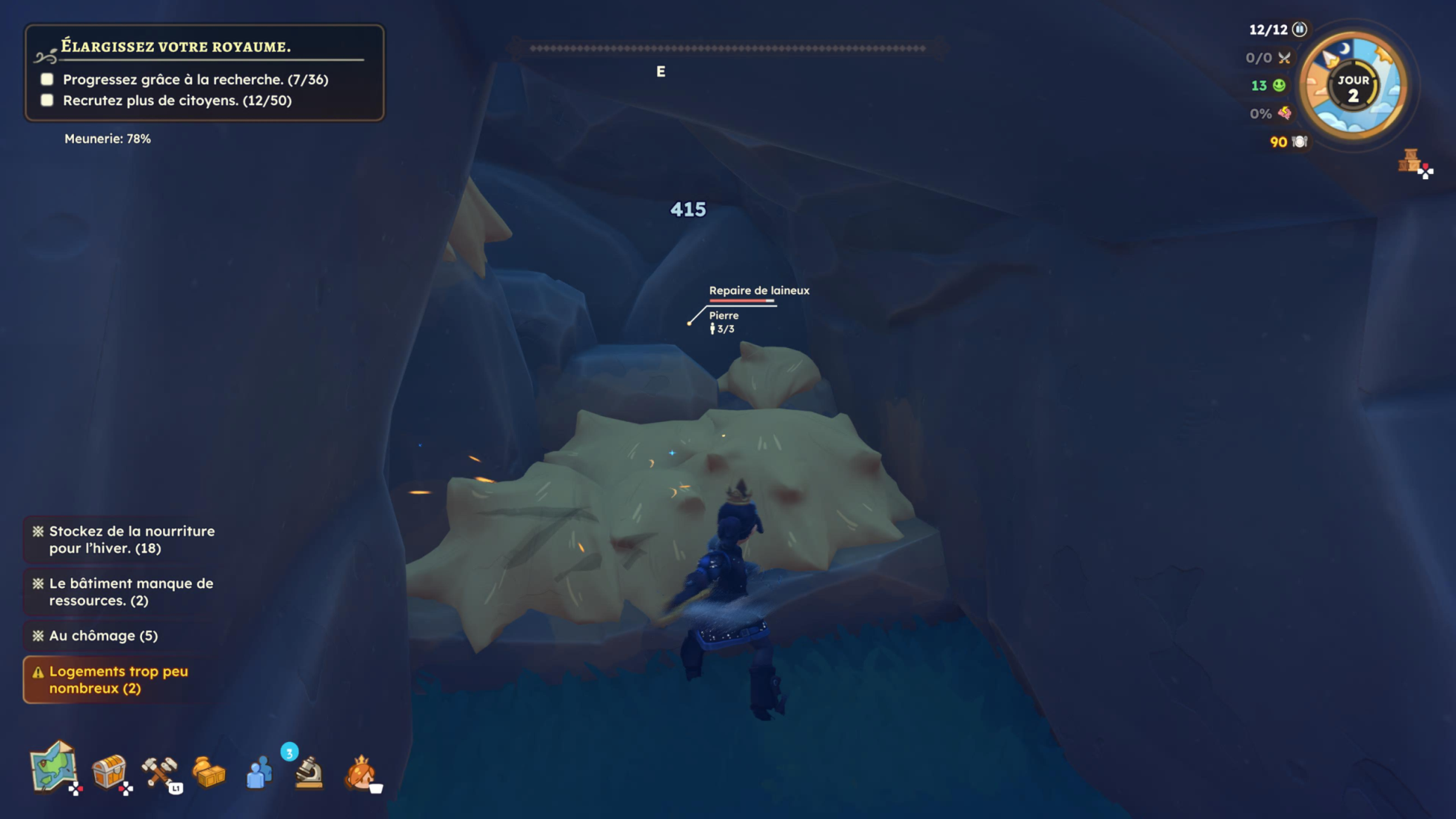Viewport: 1456px width, 819px height.
Task: Open the resources sack and crates menu
Action: tap(208, 772)
